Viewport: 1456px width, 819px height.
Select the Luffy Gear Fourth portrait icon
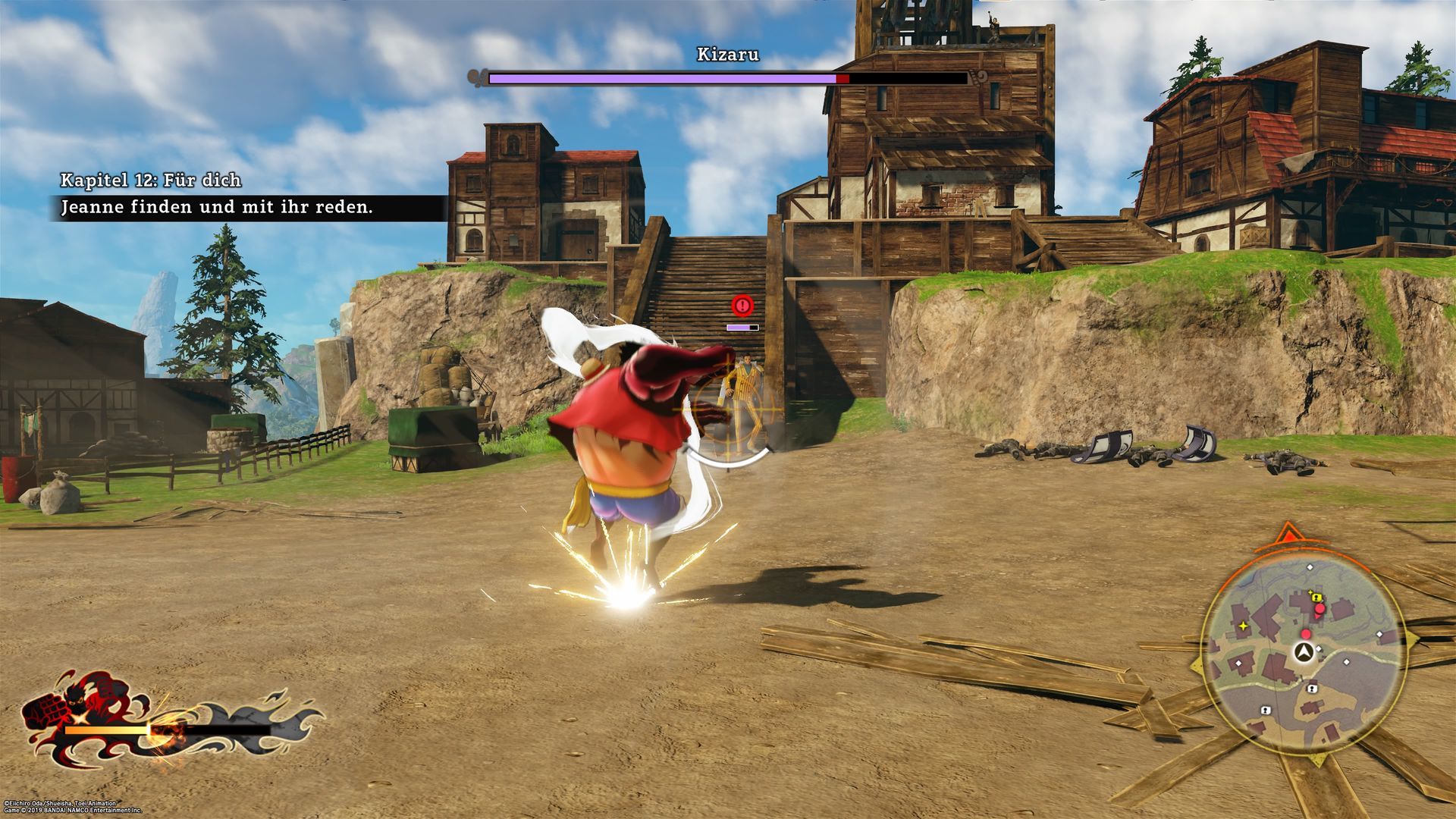pos(83,713)
